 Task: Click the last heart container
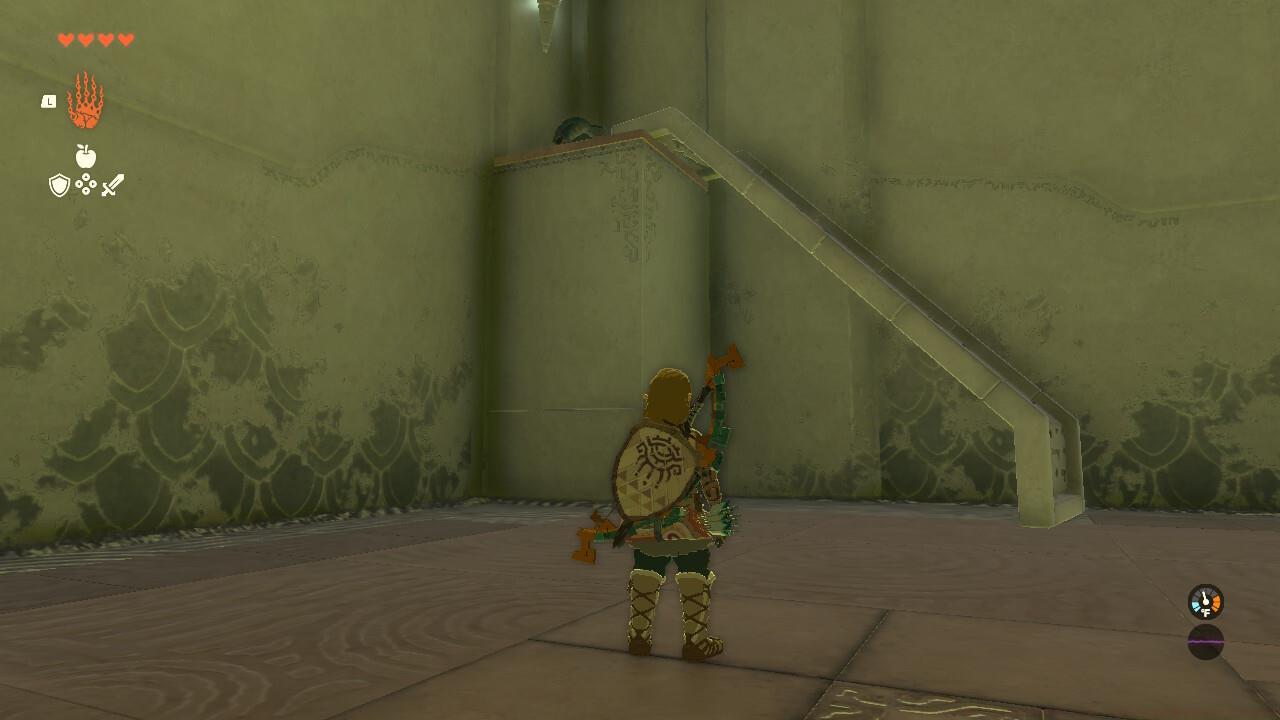[x=125, y=39]
